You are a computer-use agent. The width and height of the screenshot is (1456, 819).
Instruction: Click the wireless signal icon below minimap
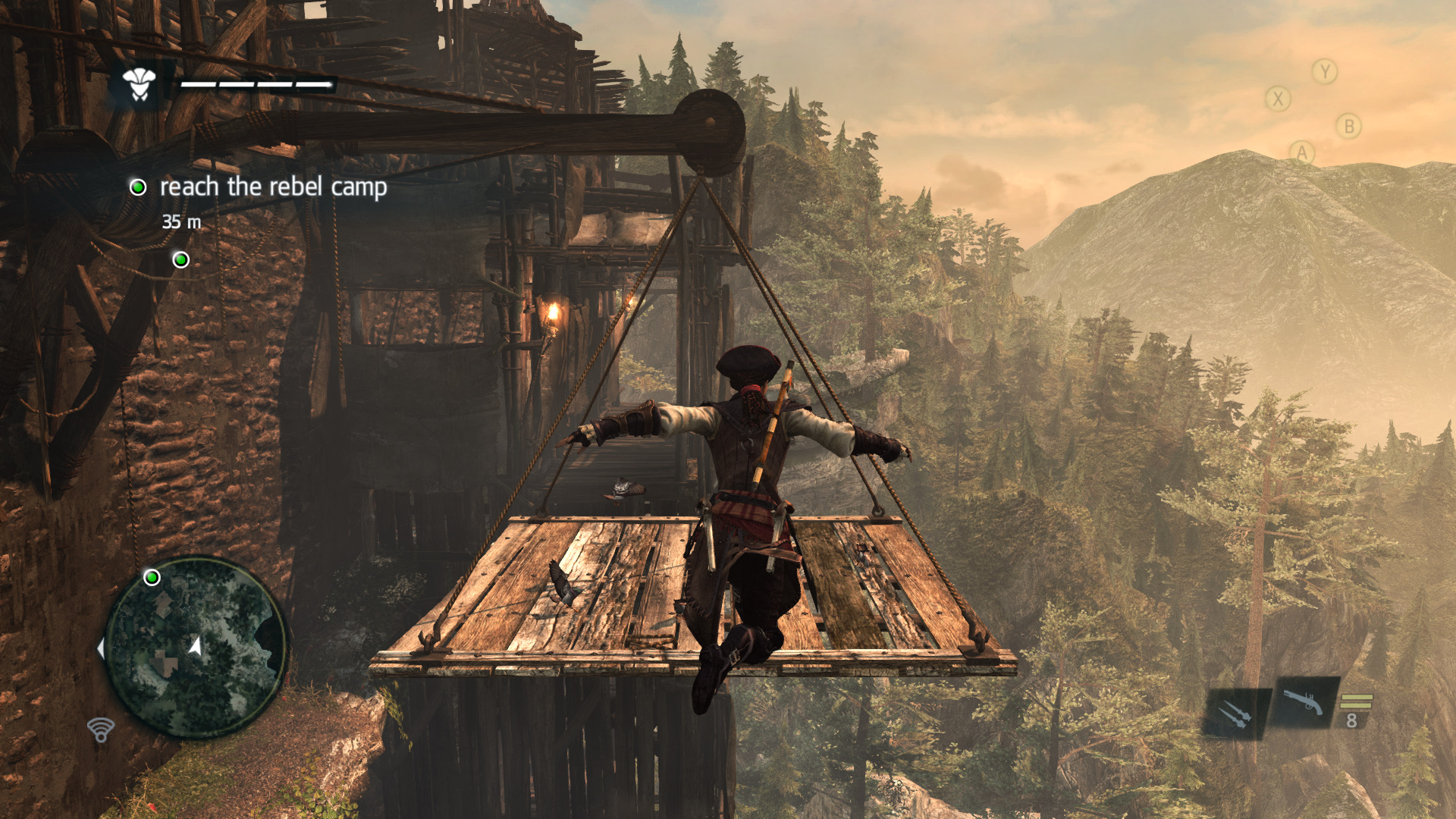click(100, 730)
